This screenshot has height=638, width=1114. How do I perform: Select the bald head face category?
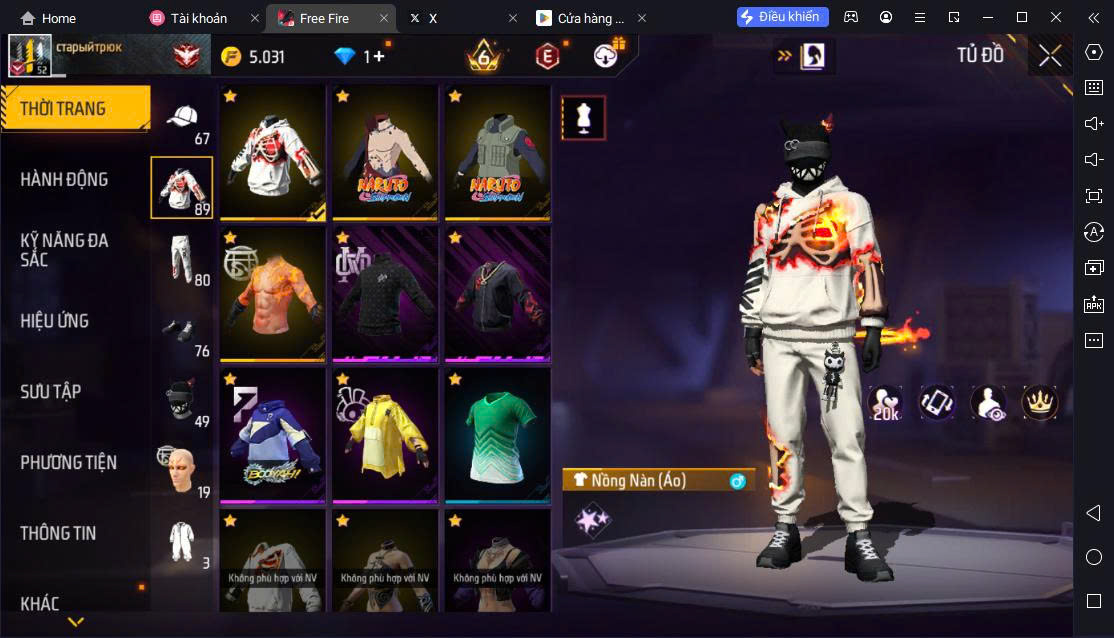181,470
